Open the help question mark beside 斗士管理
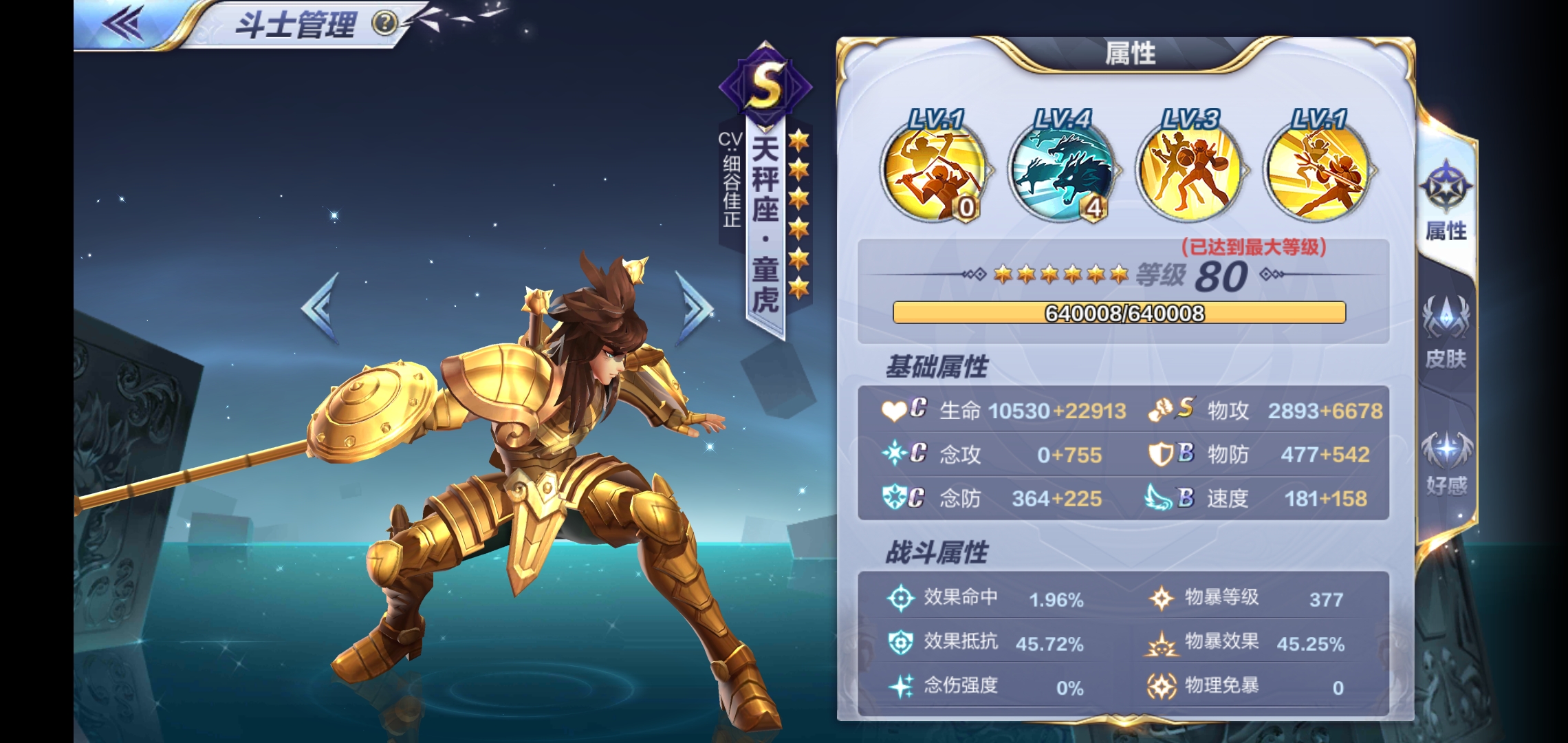The height and width of the screenshot is (743, 1568). tap(386, 23)
